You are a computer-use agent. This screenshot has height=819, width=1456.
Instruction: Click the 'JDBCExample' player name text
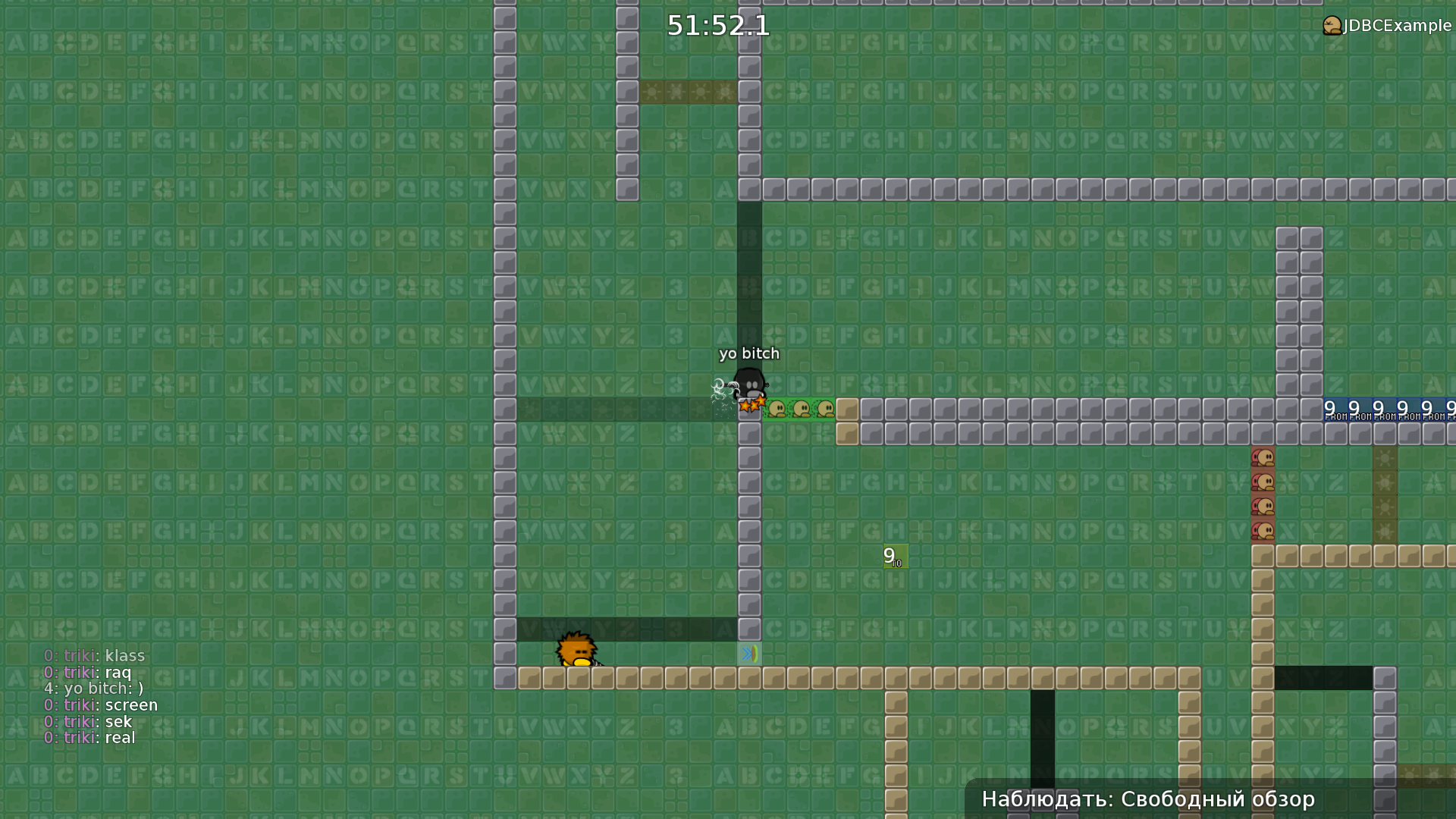coord(1394,25)
